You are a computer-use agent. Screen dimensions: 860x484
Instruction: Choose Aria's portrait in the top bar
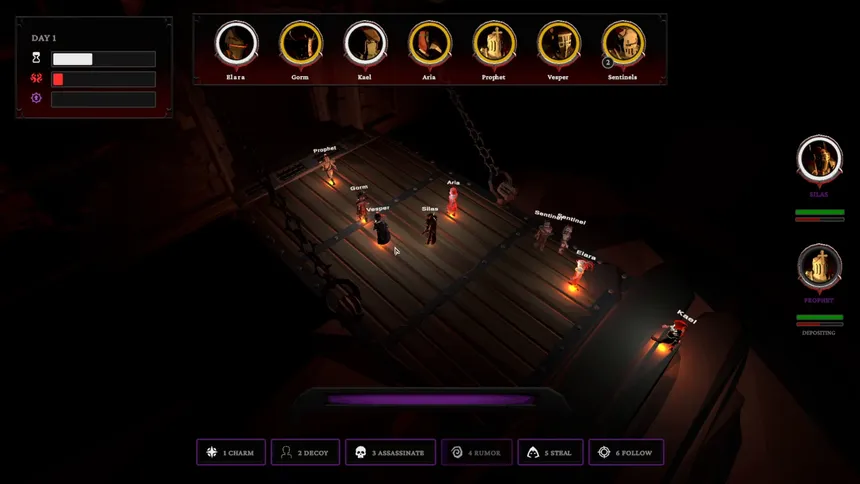click(x=429, y=44)
